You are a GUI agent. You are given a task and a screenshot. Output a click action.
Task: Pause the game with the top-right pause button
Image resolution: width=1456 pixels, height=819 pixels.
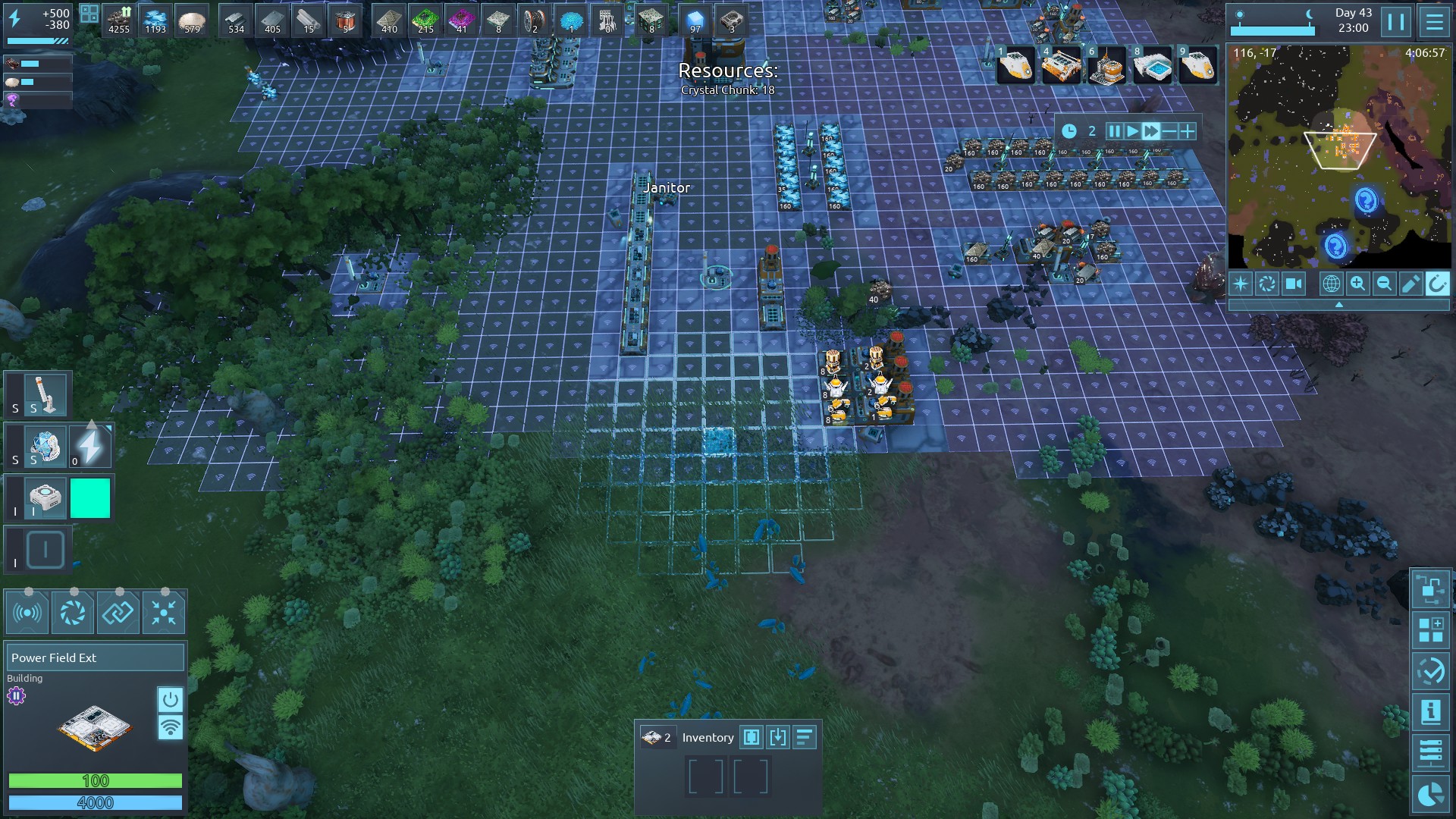[x=1396, y=22]
